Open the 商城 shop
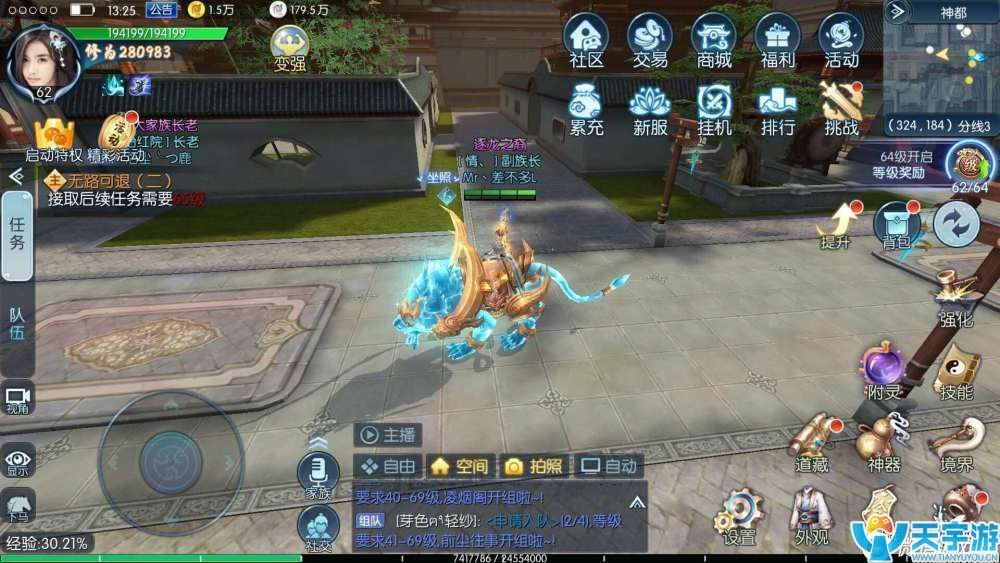Viewport: 1000px width, 563px height. pyautogui.click(x=714, y=40)
